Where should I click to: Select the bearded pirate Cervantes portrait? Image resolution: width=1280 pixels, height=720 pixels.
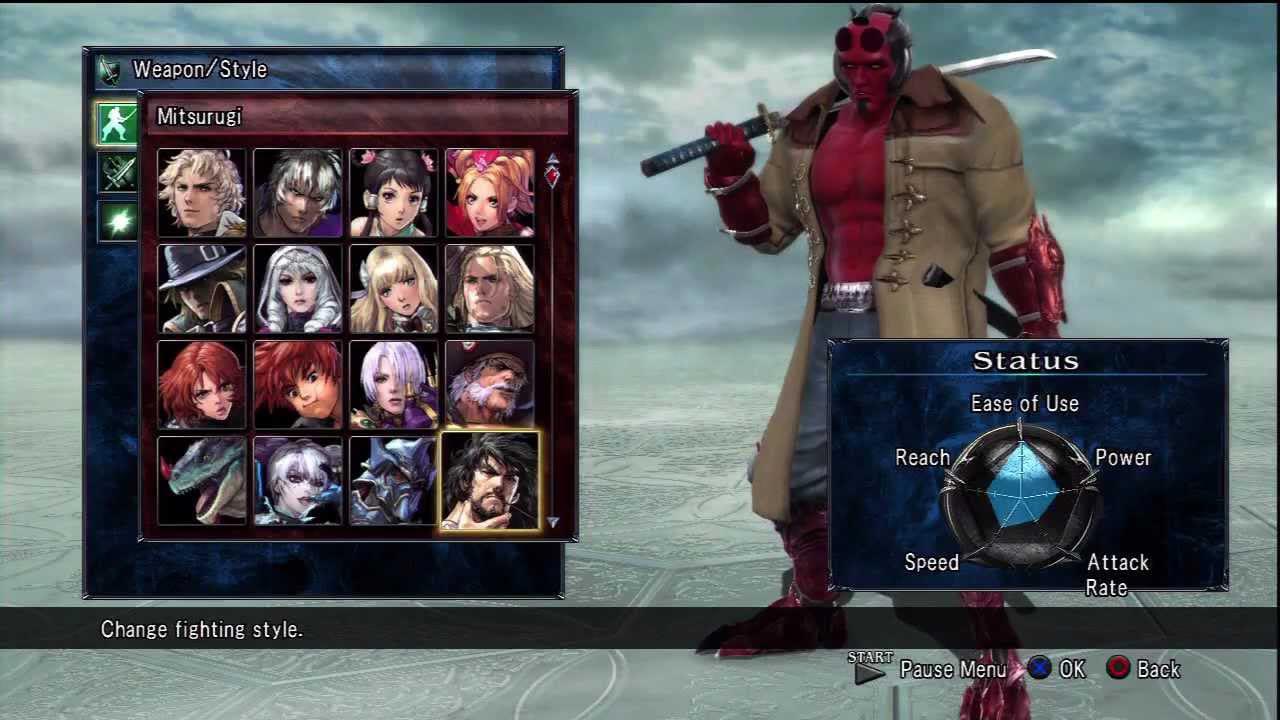tap(489, 384)
